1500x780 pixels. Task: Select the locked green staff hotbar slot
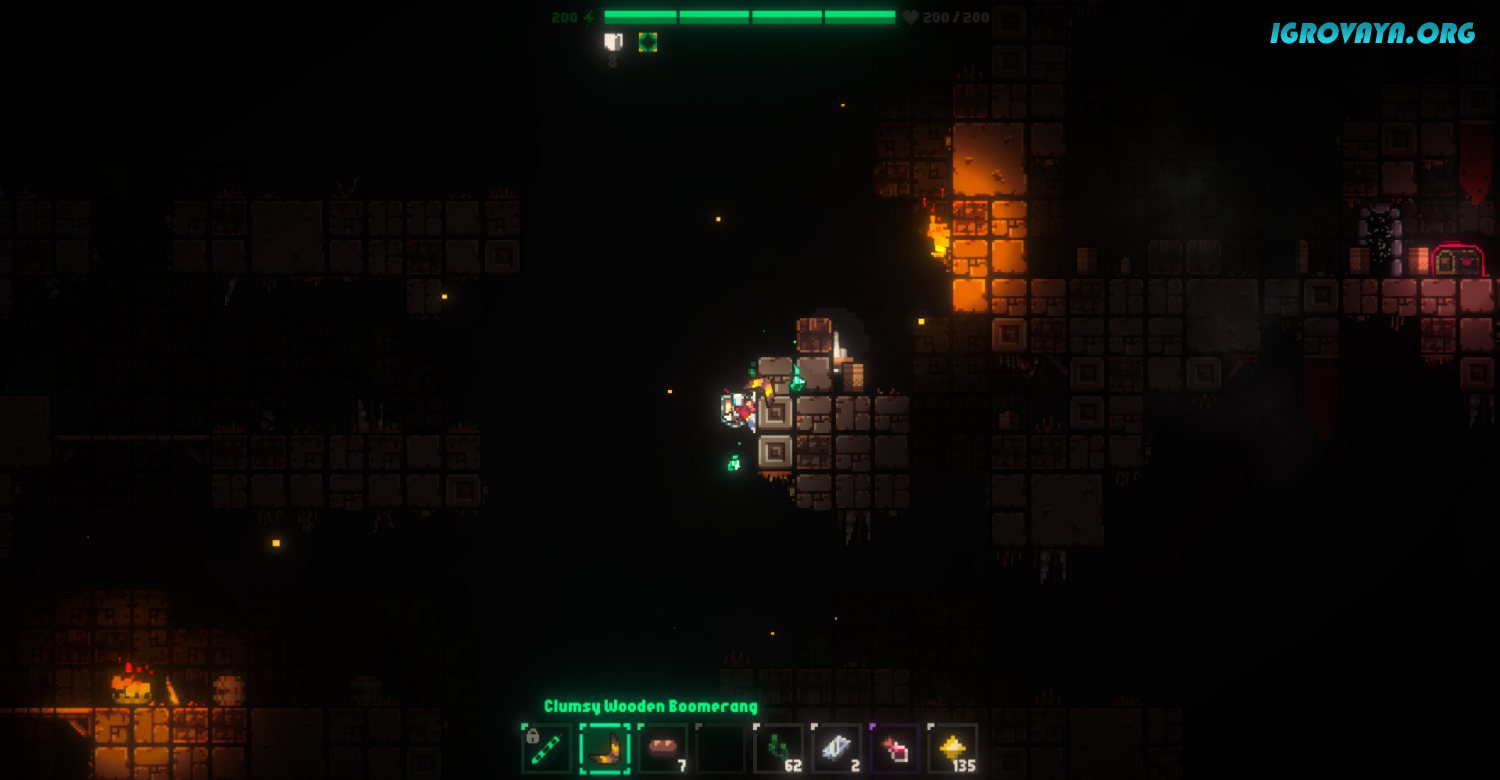[x=546, y=749]
